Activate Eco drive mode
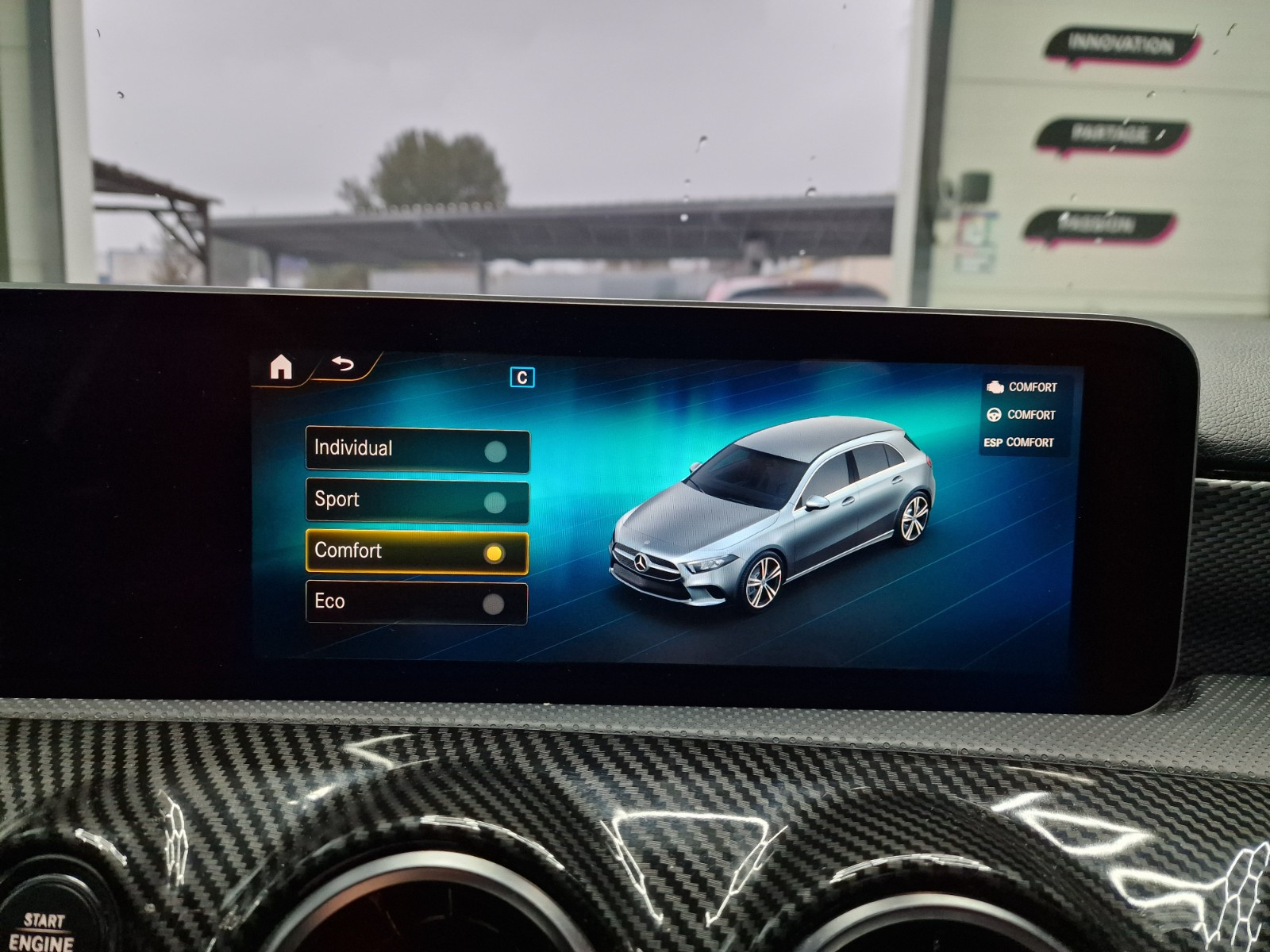The width and height of the screenshot is (1270, 952). [x=417, y=603]
